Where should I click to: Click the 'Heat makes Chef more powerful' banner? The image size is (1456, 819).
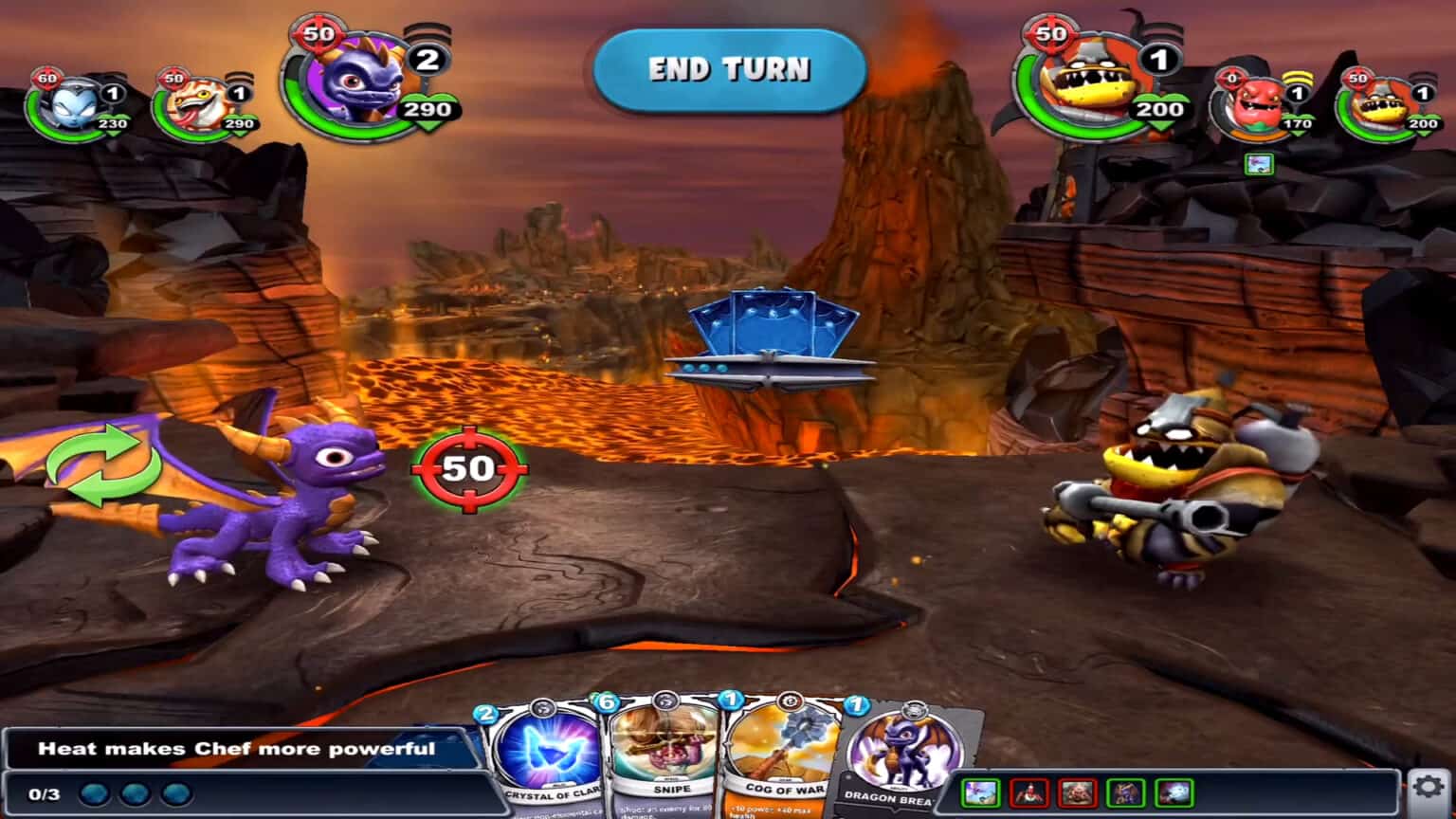tap(237, 748)
